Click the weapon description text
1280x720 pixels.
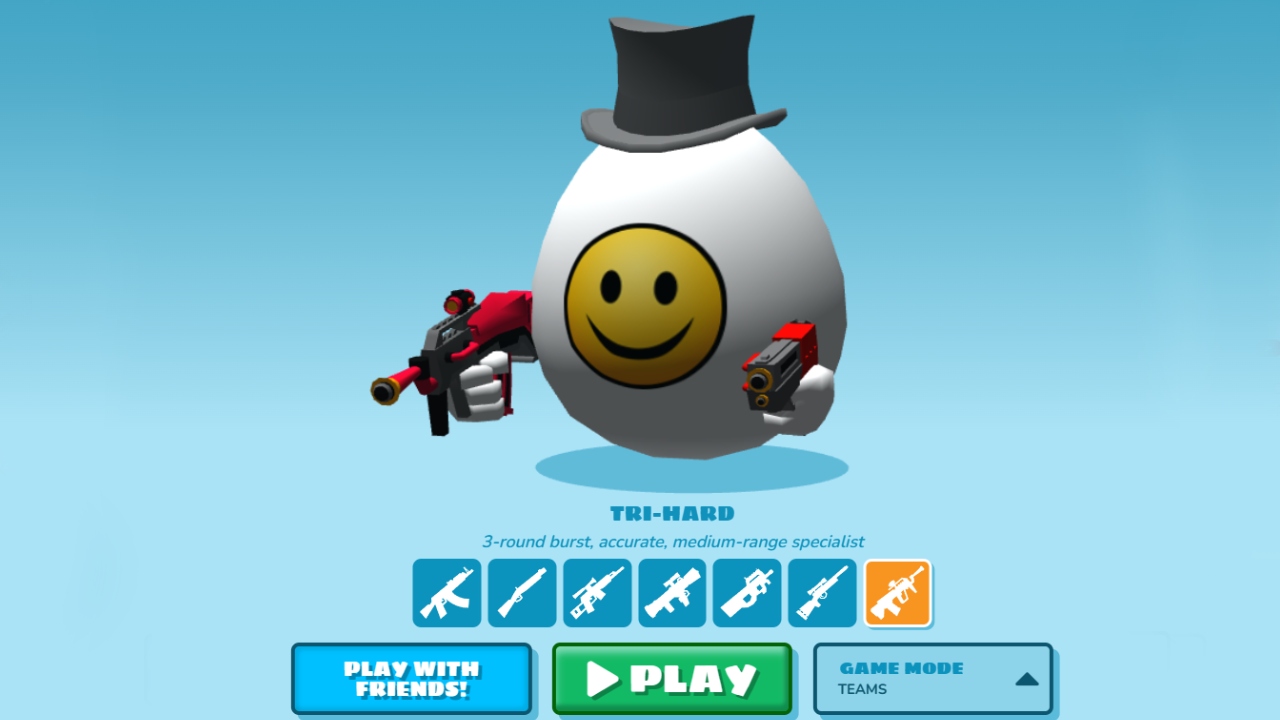click(672, 541)
